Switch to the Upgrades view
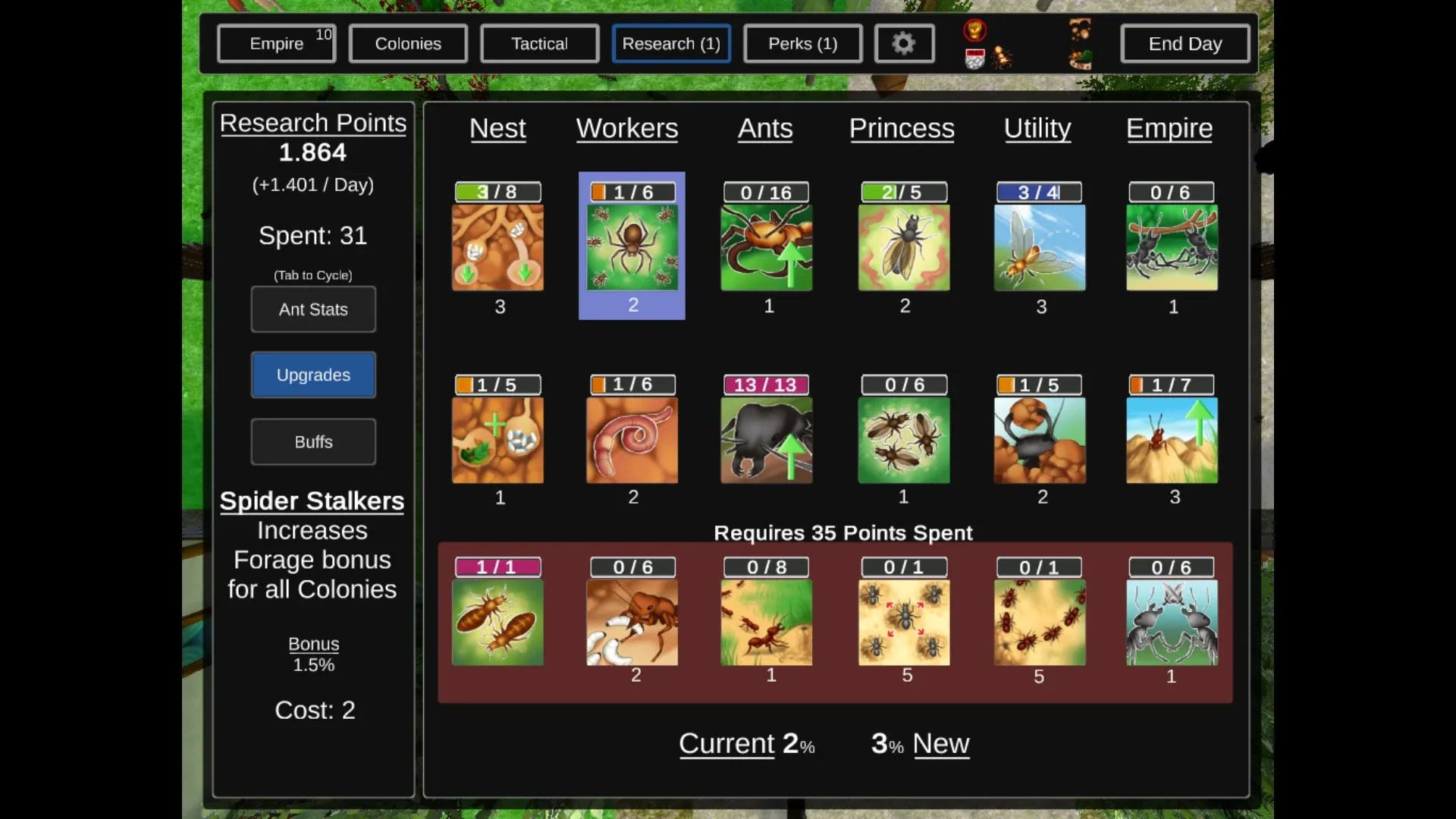 click(x=313, y=375)
